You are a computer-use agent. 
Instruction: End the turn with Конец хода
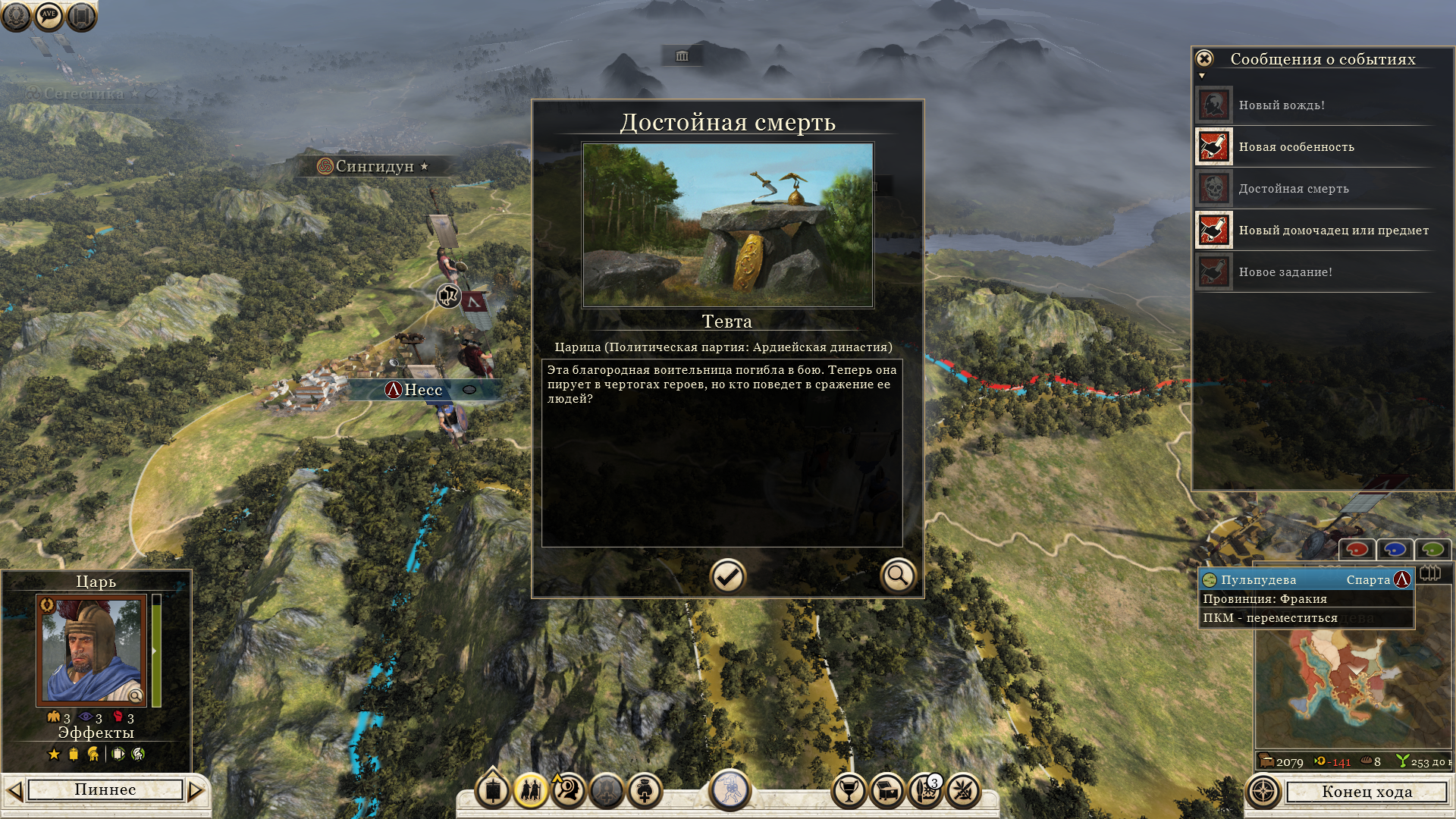pyautogui.click(x=1367, y=792)
